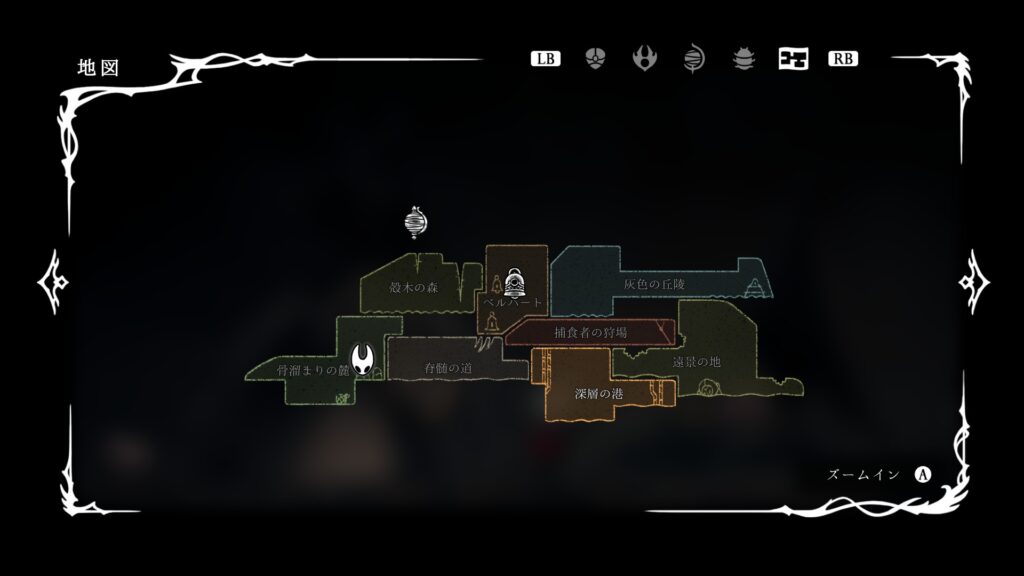
Task: Select the highlighted map tab icon
Action: [x=793, y=58]
